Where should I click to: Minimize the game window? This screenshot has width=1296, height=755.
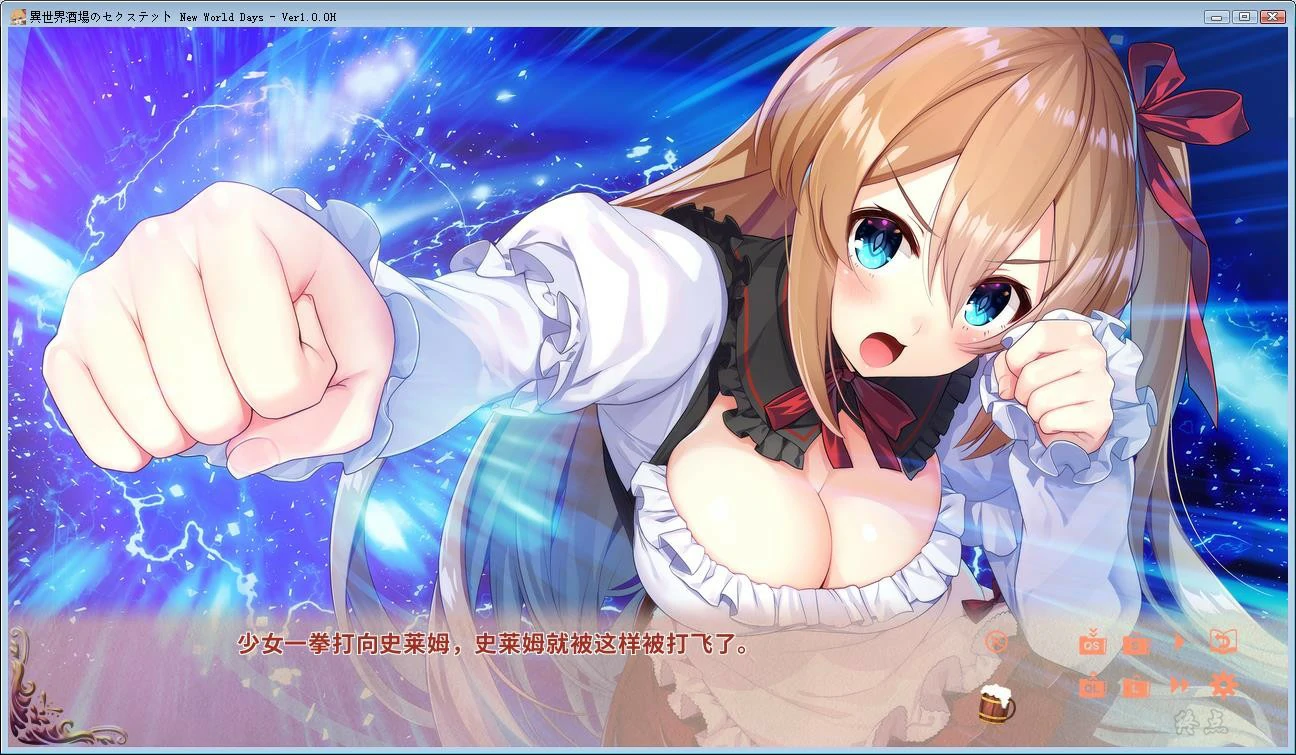coord(1216,16)
